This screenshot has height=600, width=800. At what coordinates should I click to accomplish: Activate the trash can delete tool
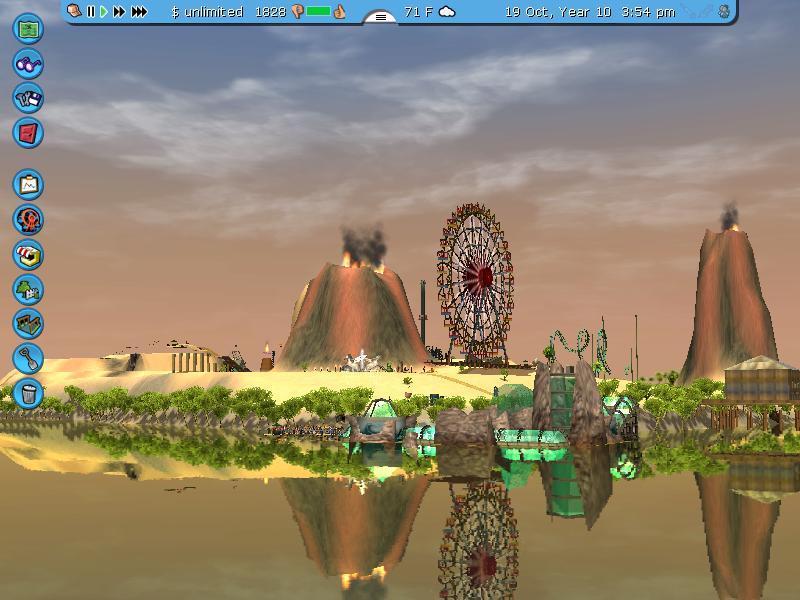pos(28,392)
